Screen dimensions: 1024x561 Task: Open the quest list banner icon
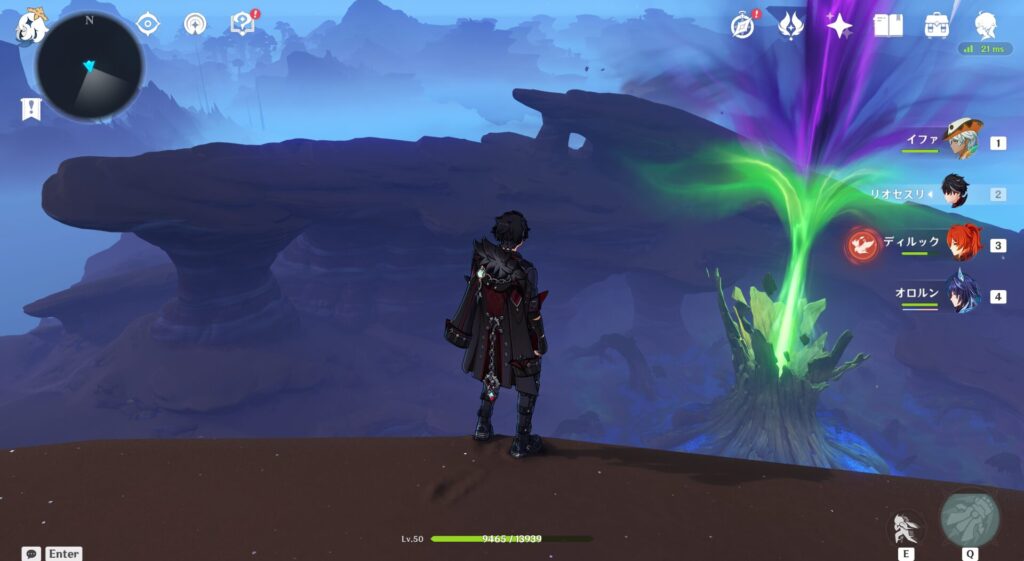tap(31, 109)
